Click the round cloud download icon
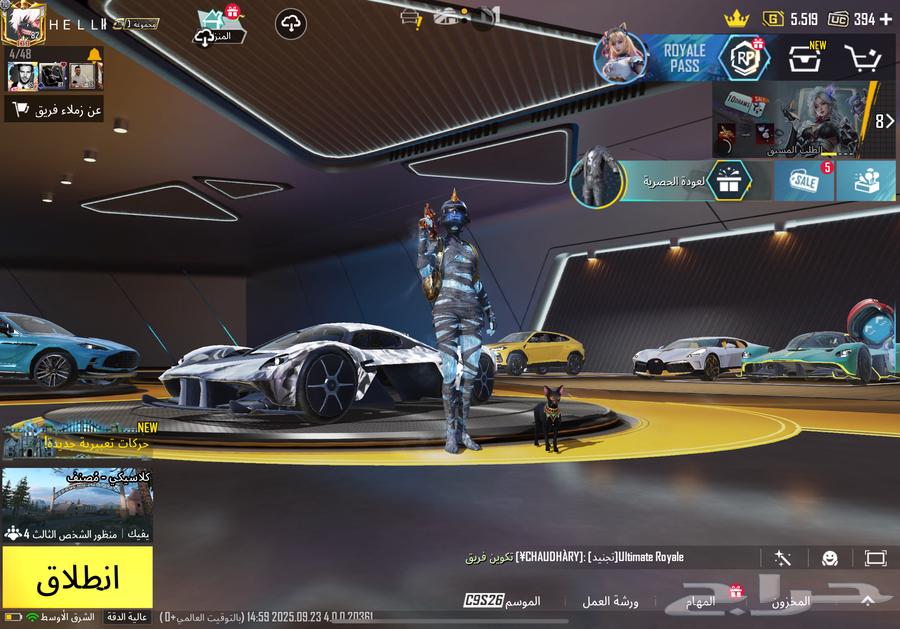Image resolution: width=900 pixels, height=629 pixels. tap(290, 24)
